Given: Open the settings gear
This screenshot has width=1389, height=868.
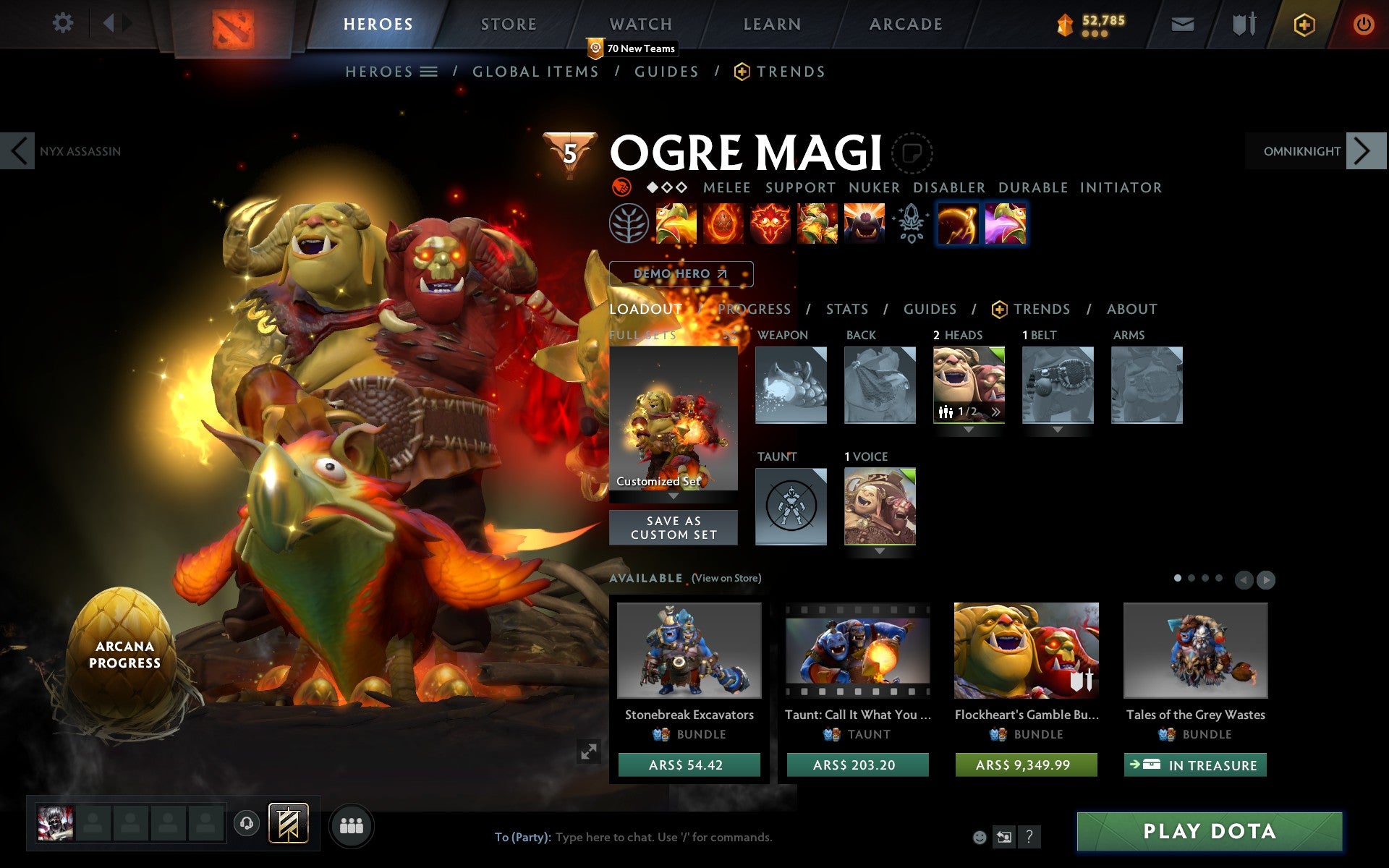Looking at the screenshot, I should (64, 23).
